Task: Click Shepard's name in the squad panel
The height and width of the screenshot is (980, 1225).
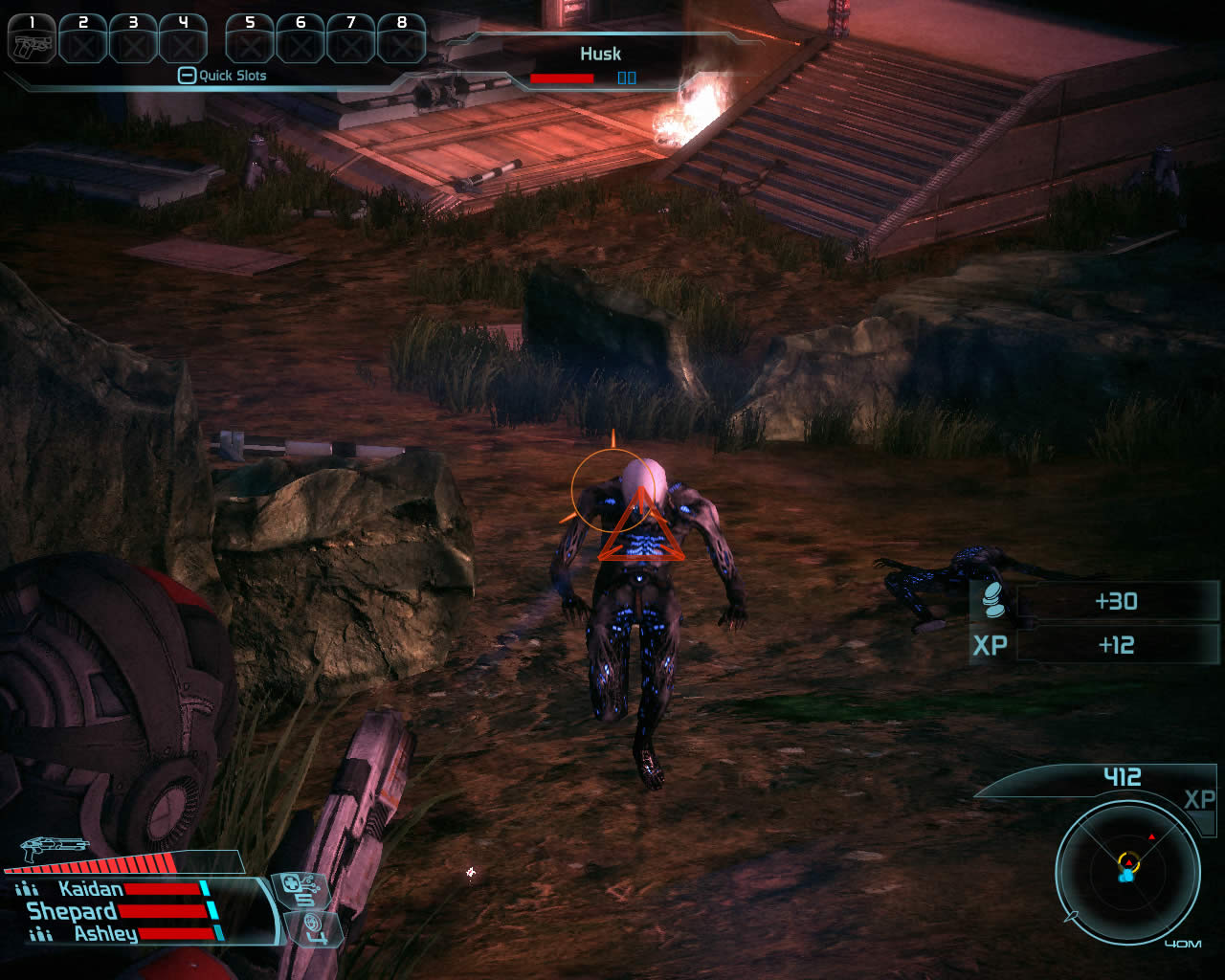Action: (x=72, y=912)
